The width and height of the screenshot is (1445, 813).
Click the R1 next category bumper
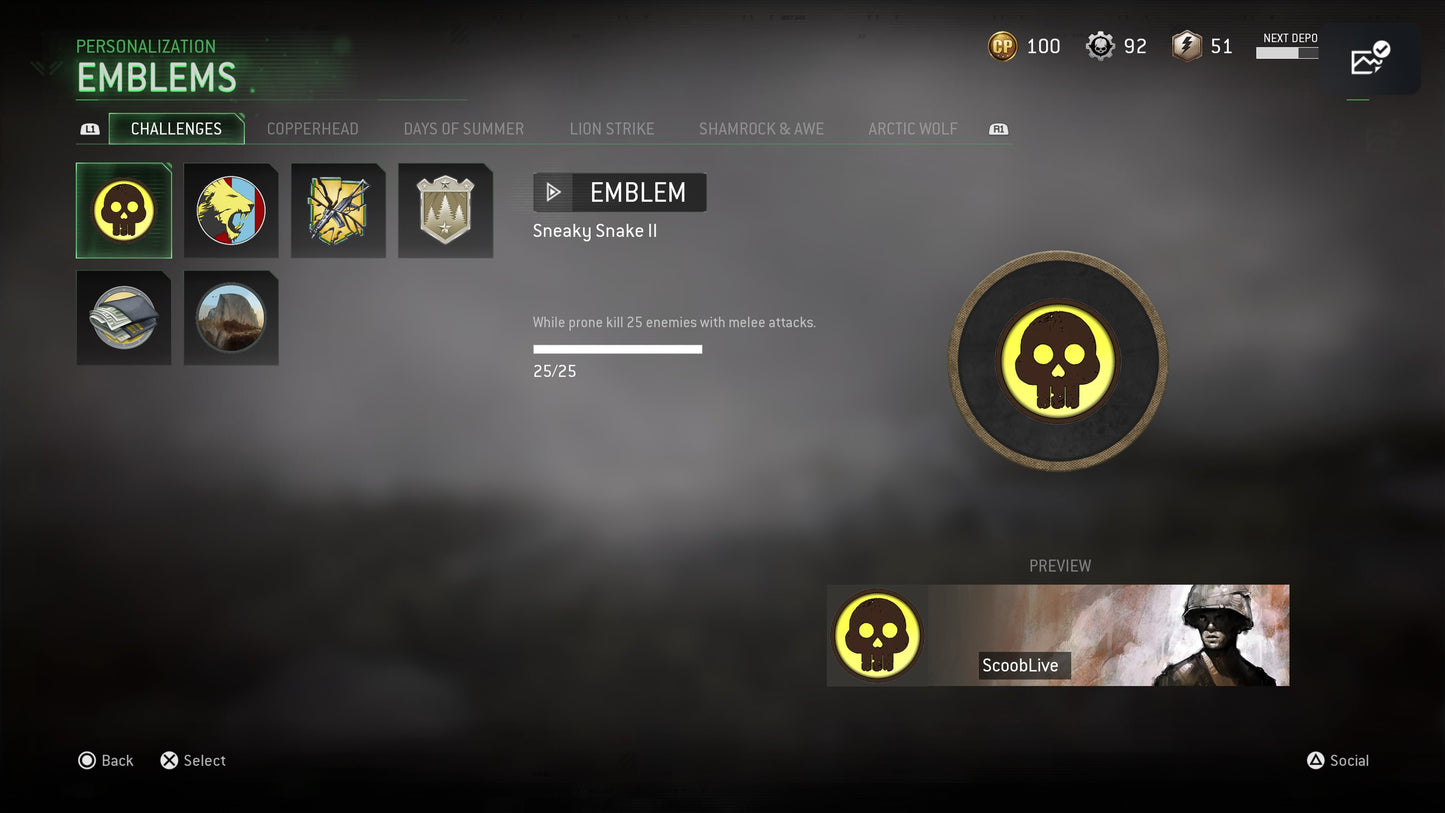(x=997, y=129)
